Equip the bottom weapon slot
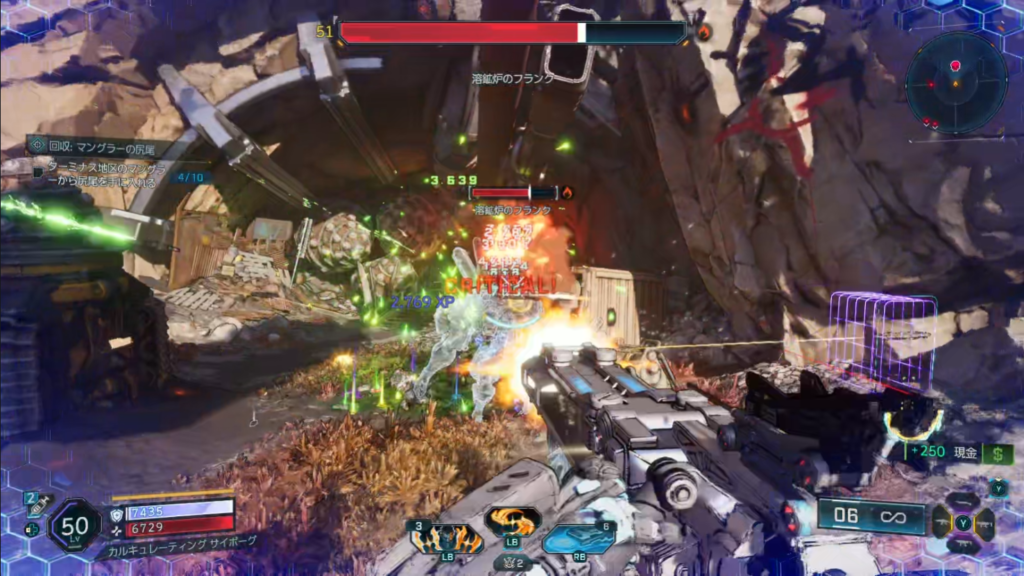Screen dimensions: 1024x576 pos(963,545)
